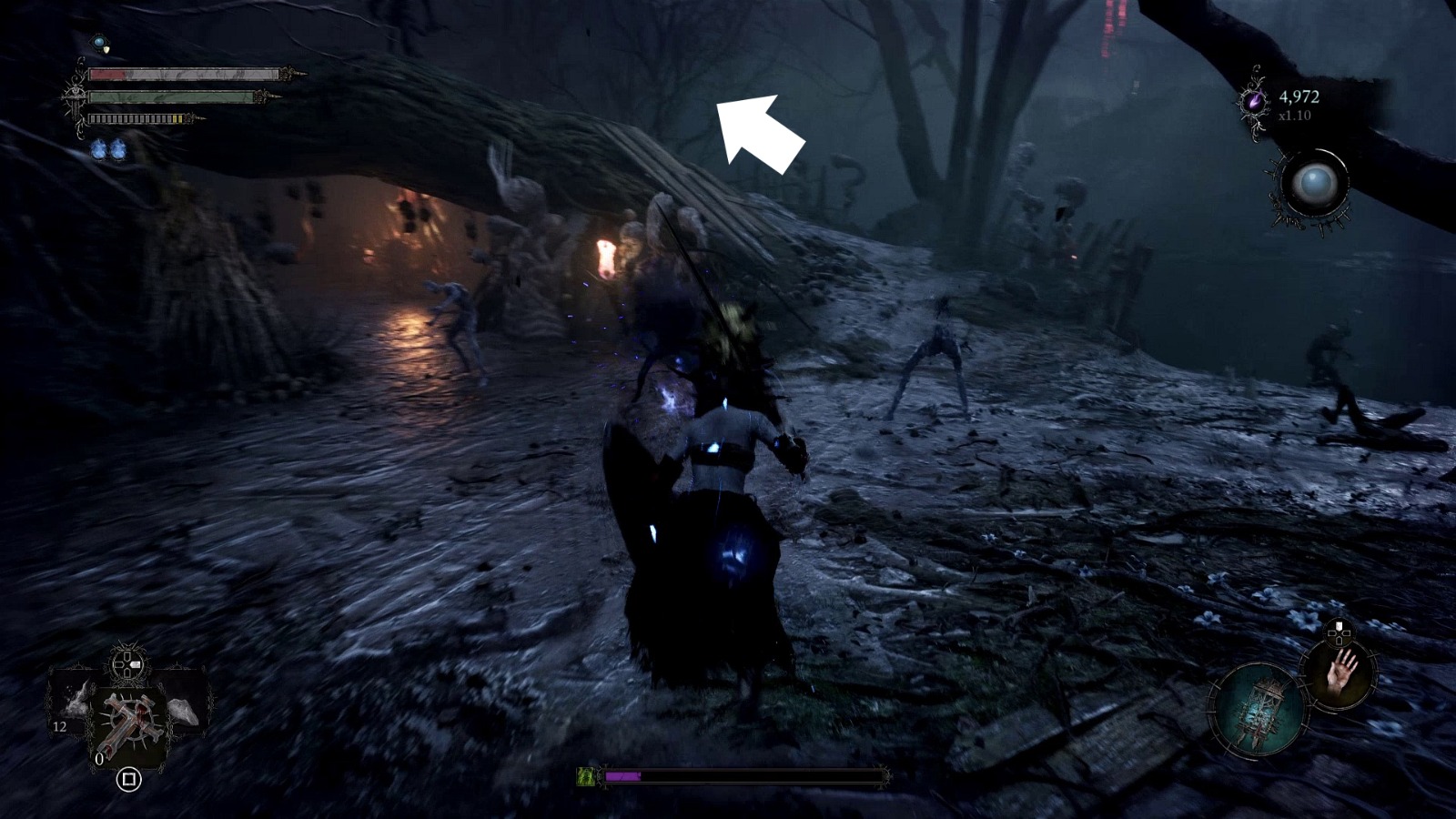This screenshot has height=819, width=1456.
Task: Click the bare hand equipment icon
Action: (1340, 672)
